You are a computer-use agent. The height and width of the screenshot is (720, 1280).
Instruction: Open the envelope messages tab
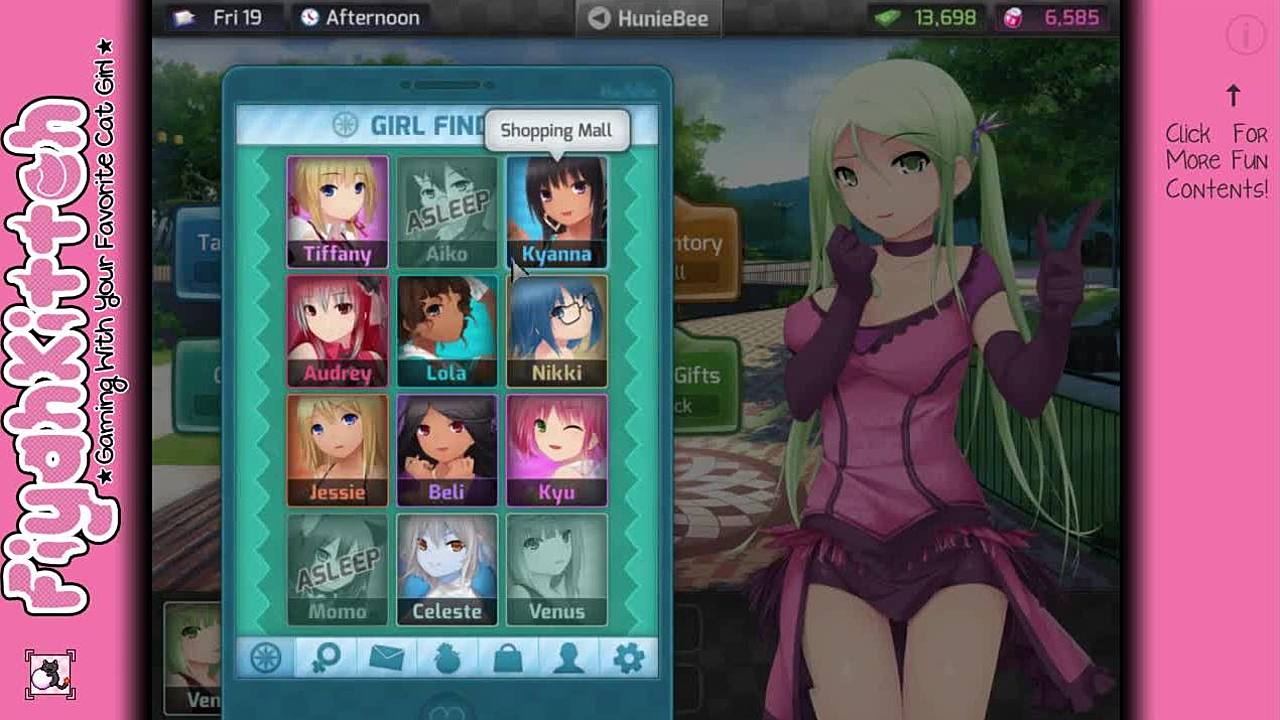tap(387, 658)
